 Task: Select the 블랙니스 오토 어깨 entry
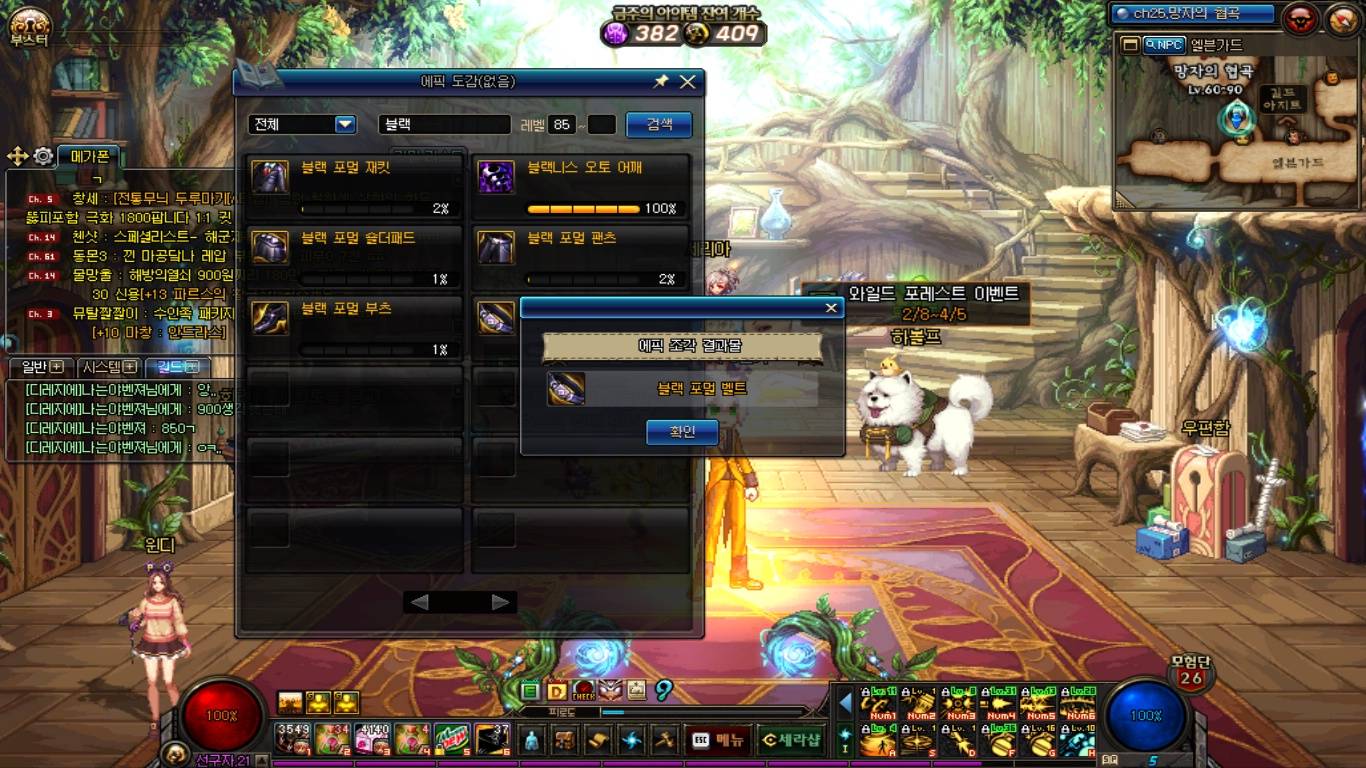580,187
